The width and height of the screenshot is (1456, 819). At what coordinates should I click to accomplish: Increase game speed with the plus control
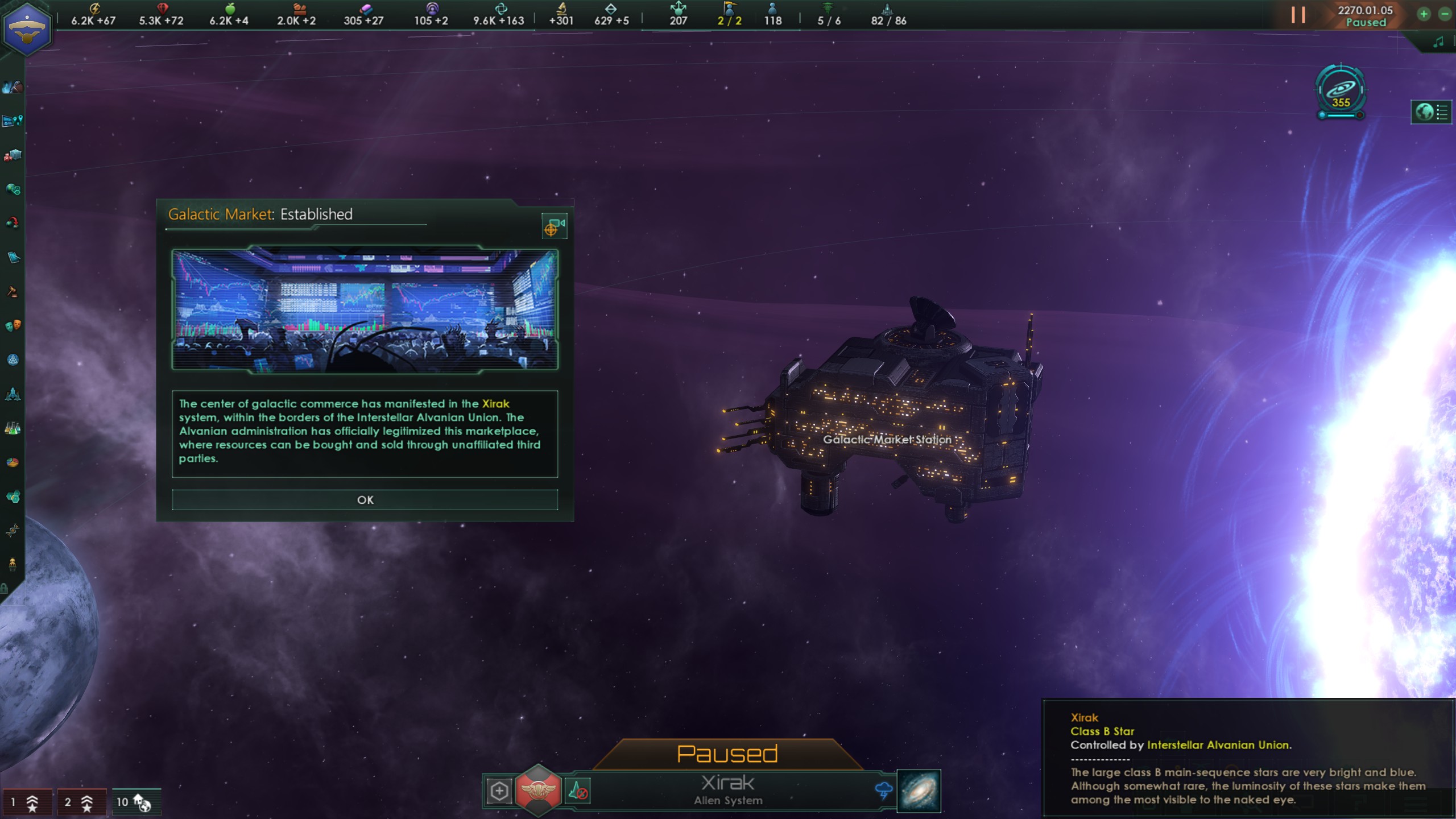1422,14
